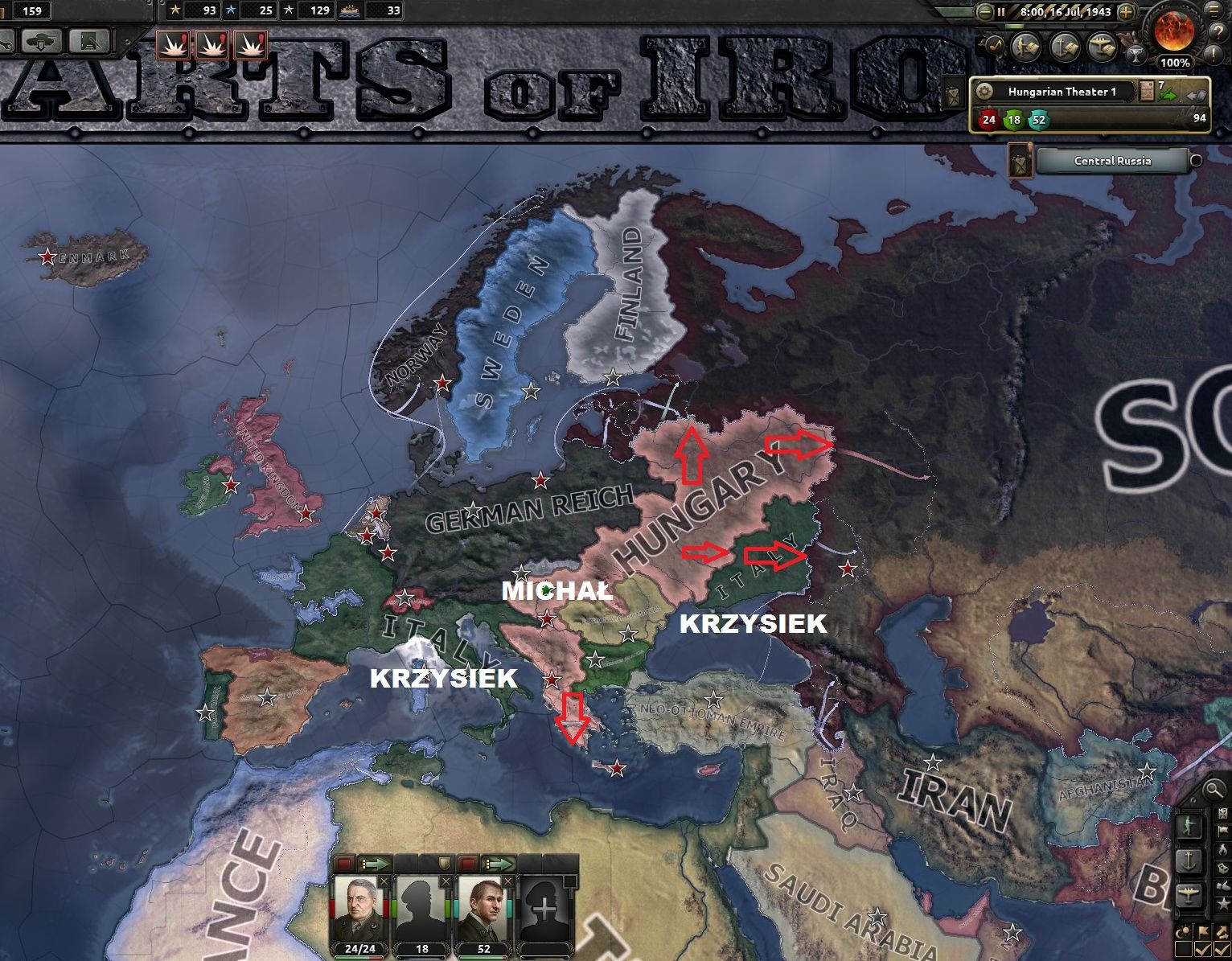Open the achievements trophy icon
This screenshot has height=961, width=1232.
[x=1135, y=55]
